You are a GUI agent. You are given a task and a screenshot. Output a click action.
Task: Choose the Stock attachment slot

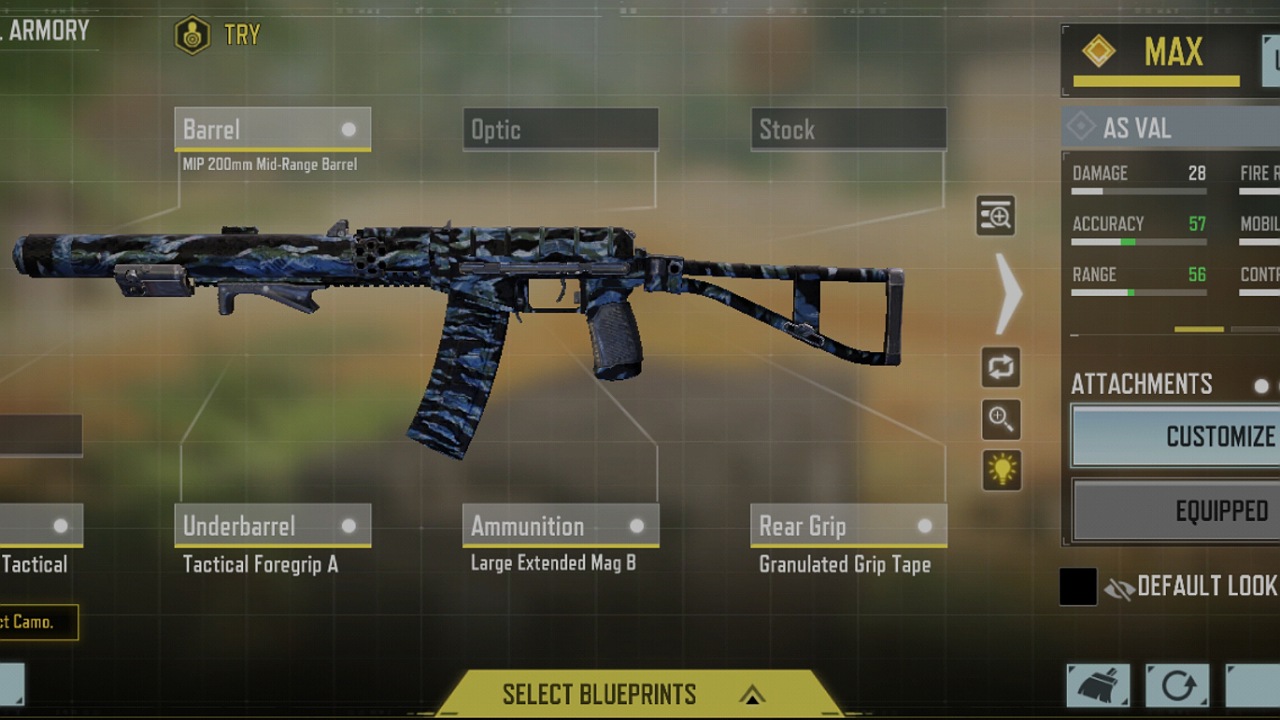(x=848, y=130)
